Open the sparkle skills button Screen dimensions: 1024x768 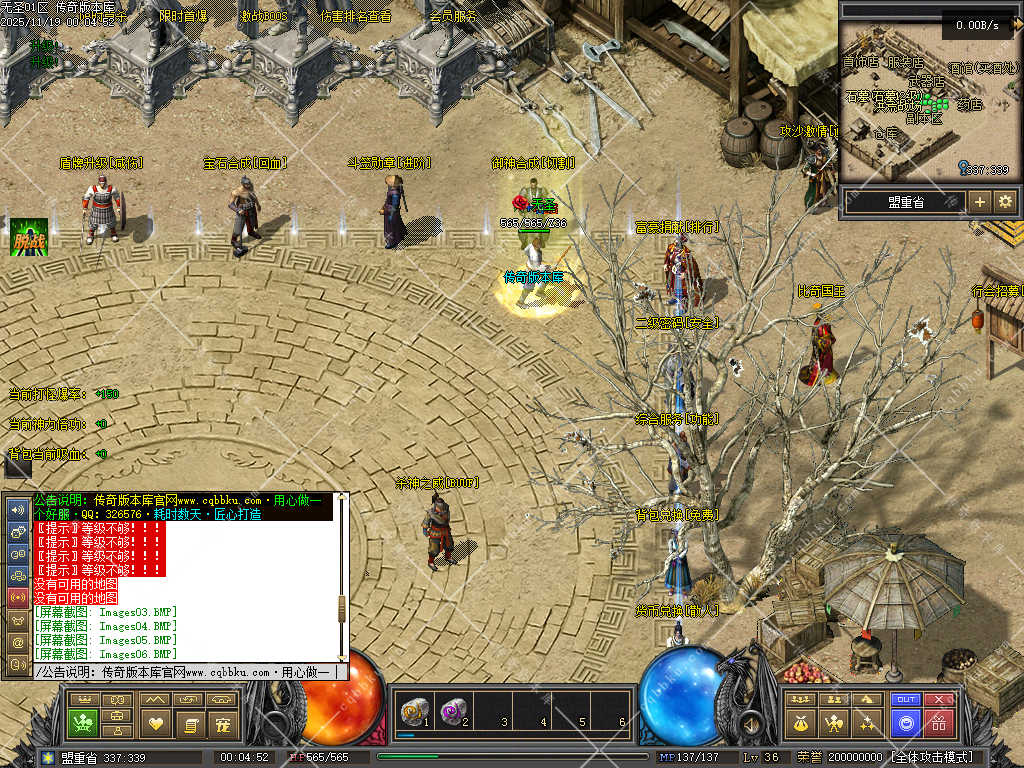866,722
